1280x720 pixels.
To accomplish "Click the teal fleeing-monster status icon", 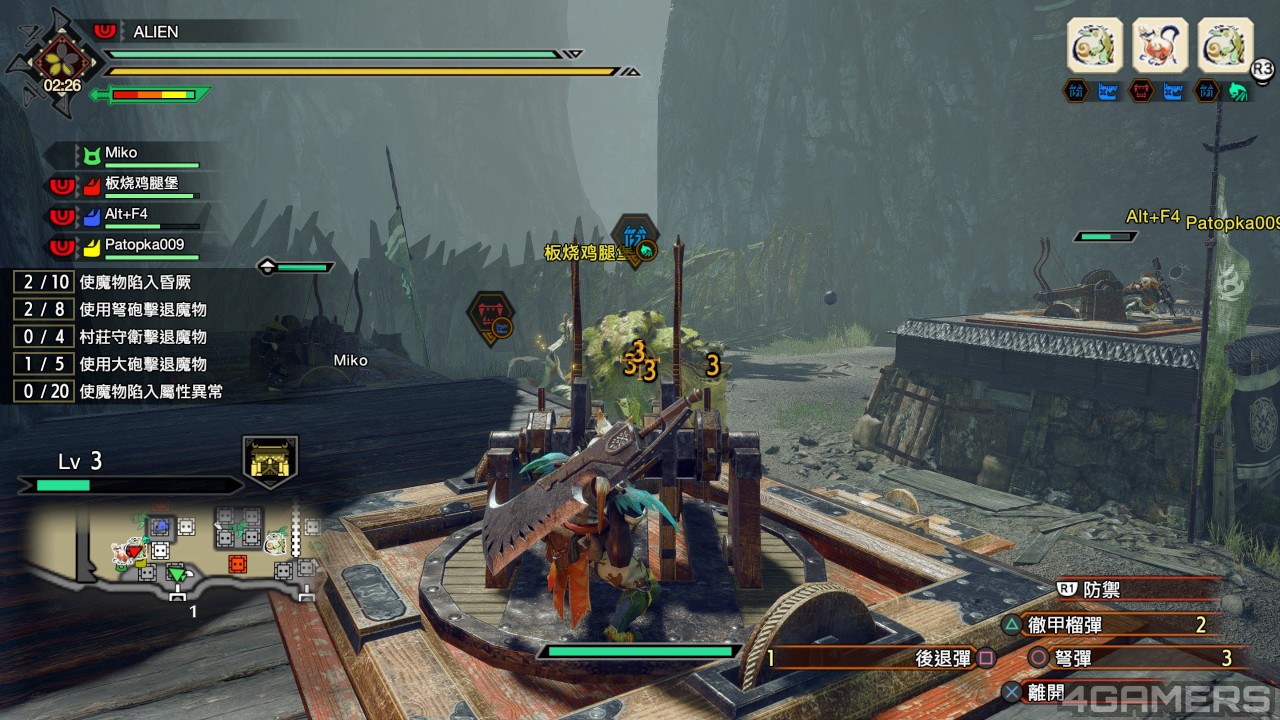I will click(1238, 92).
